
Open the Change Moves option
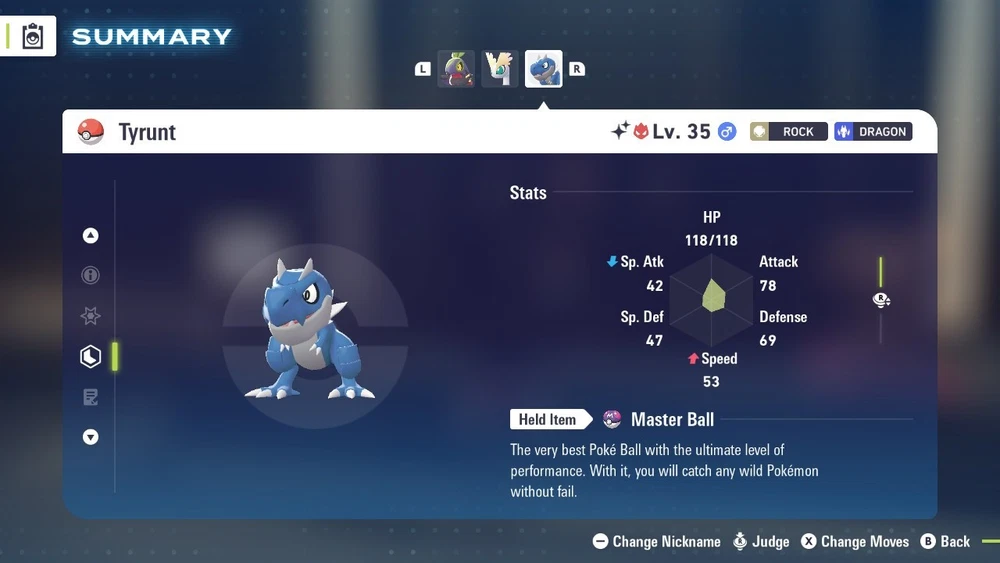854,541
